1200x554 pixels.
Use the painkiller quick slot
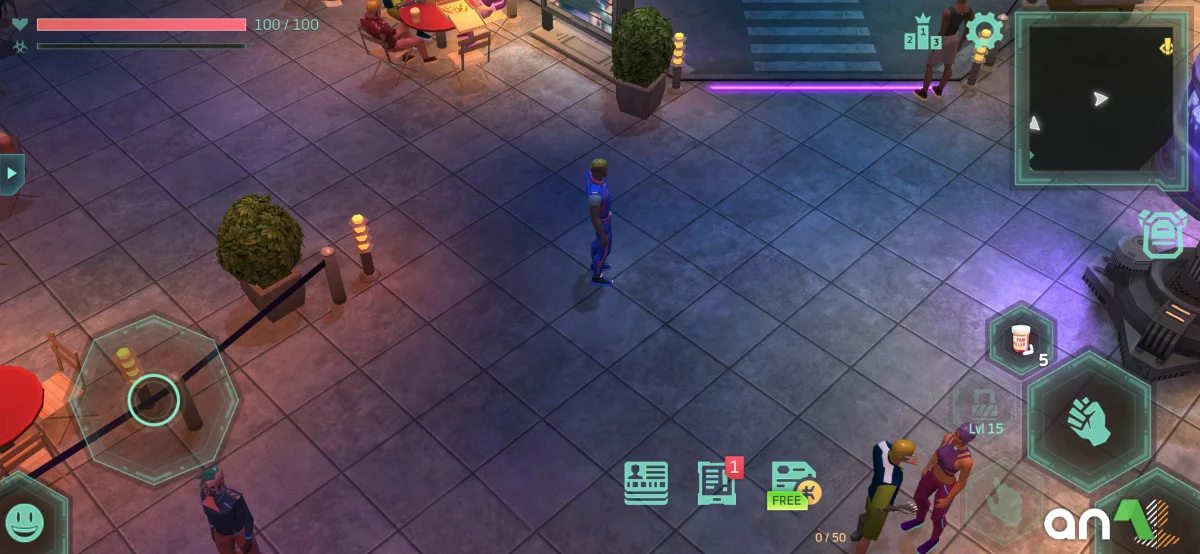pyautogui.click(x=1021, y=339)
